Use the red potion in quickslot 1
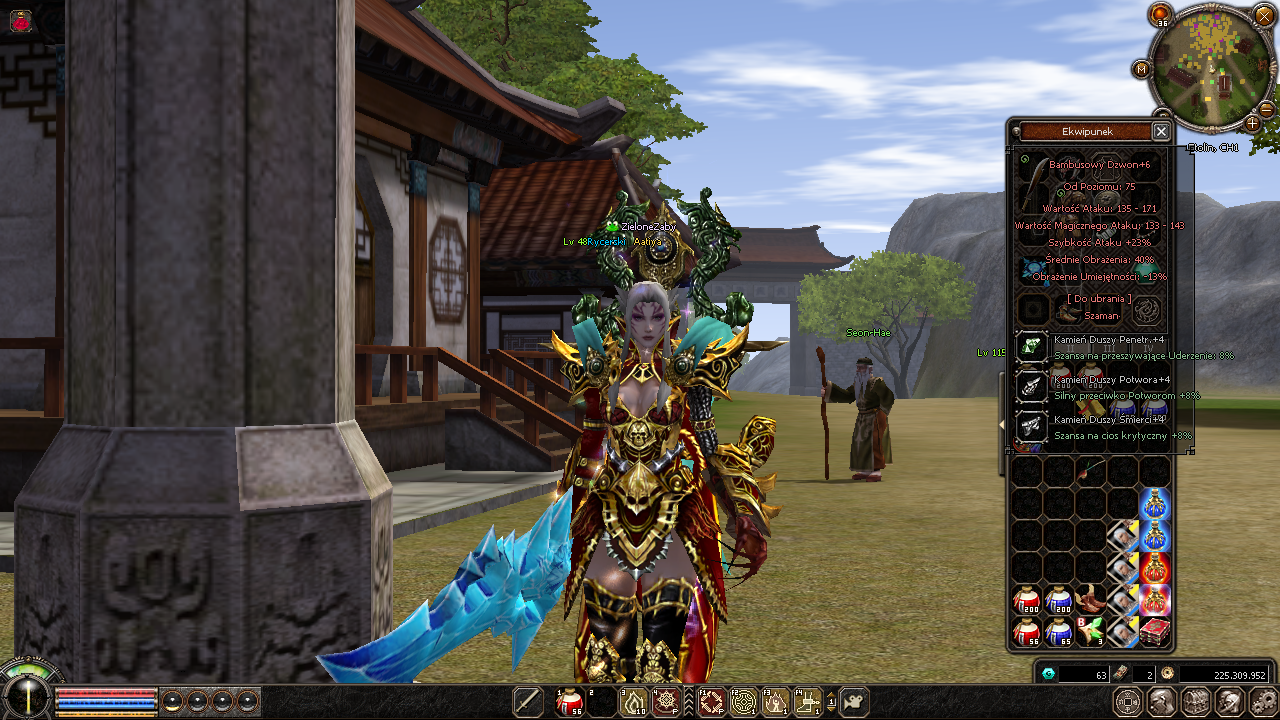 point(571,702)
